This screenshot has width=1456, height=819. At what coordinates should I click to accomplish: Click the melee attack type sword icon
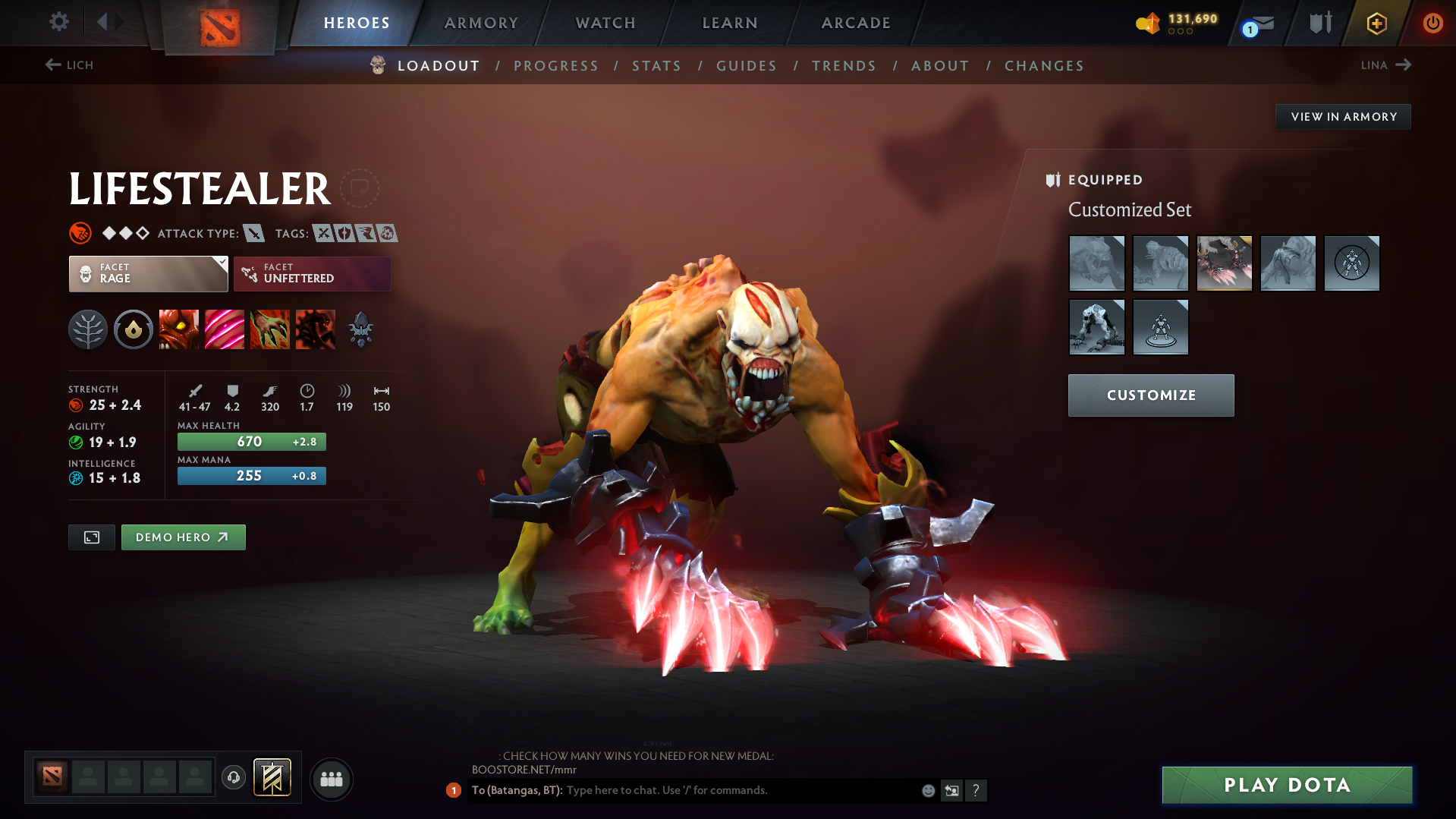point(252,233)
